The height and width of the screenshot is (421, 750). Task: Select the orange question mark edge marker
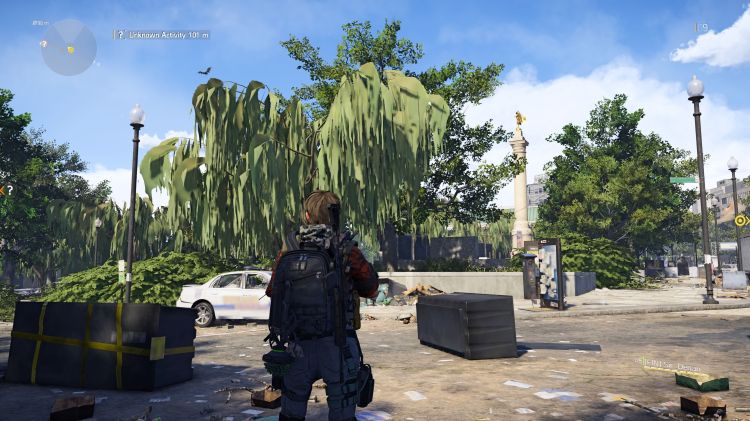[x=4, y=189]
